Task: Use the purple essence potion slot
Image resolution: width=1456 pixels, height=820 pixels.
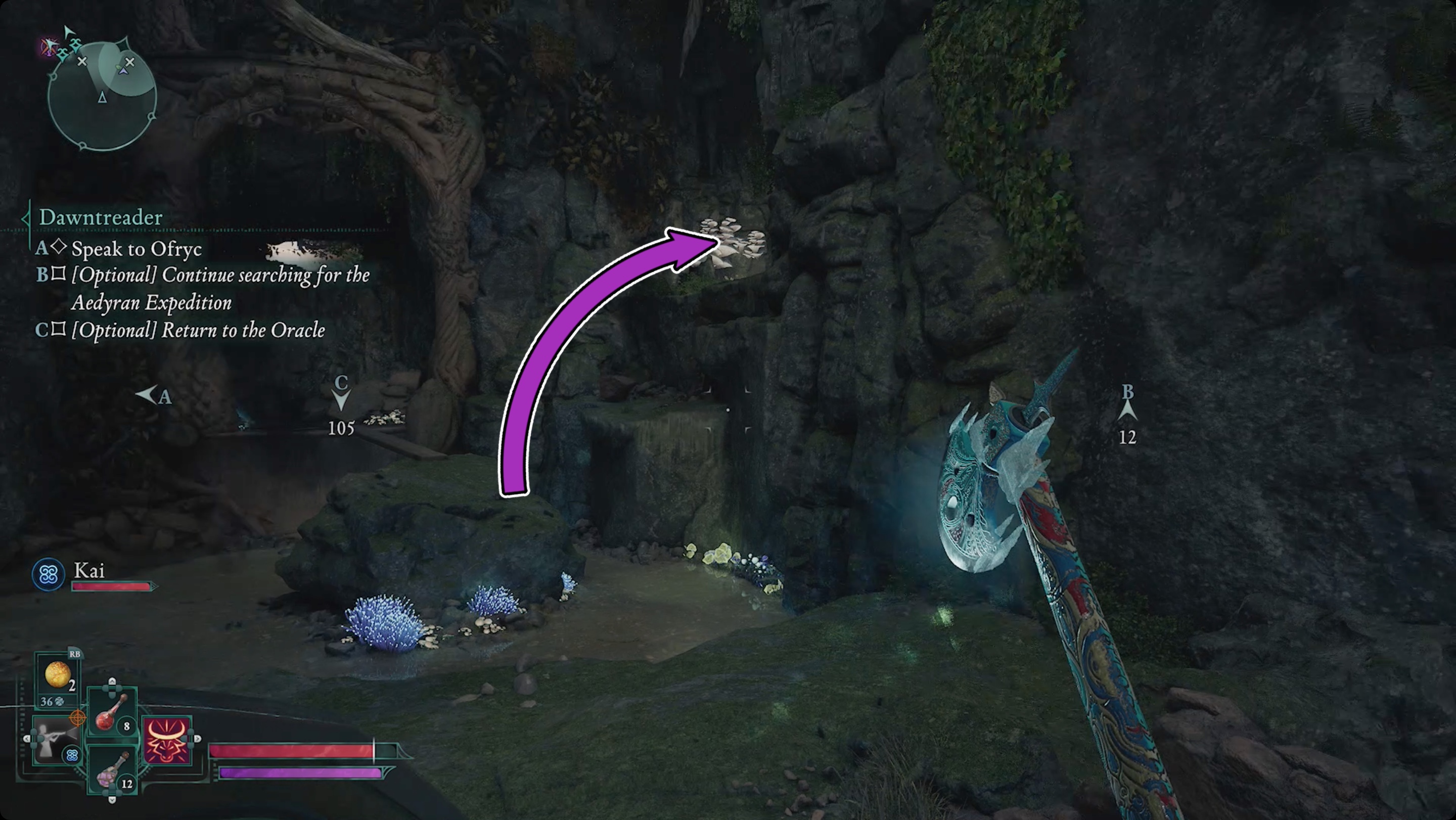Action: pyautogui.click(x=112, y=771)
